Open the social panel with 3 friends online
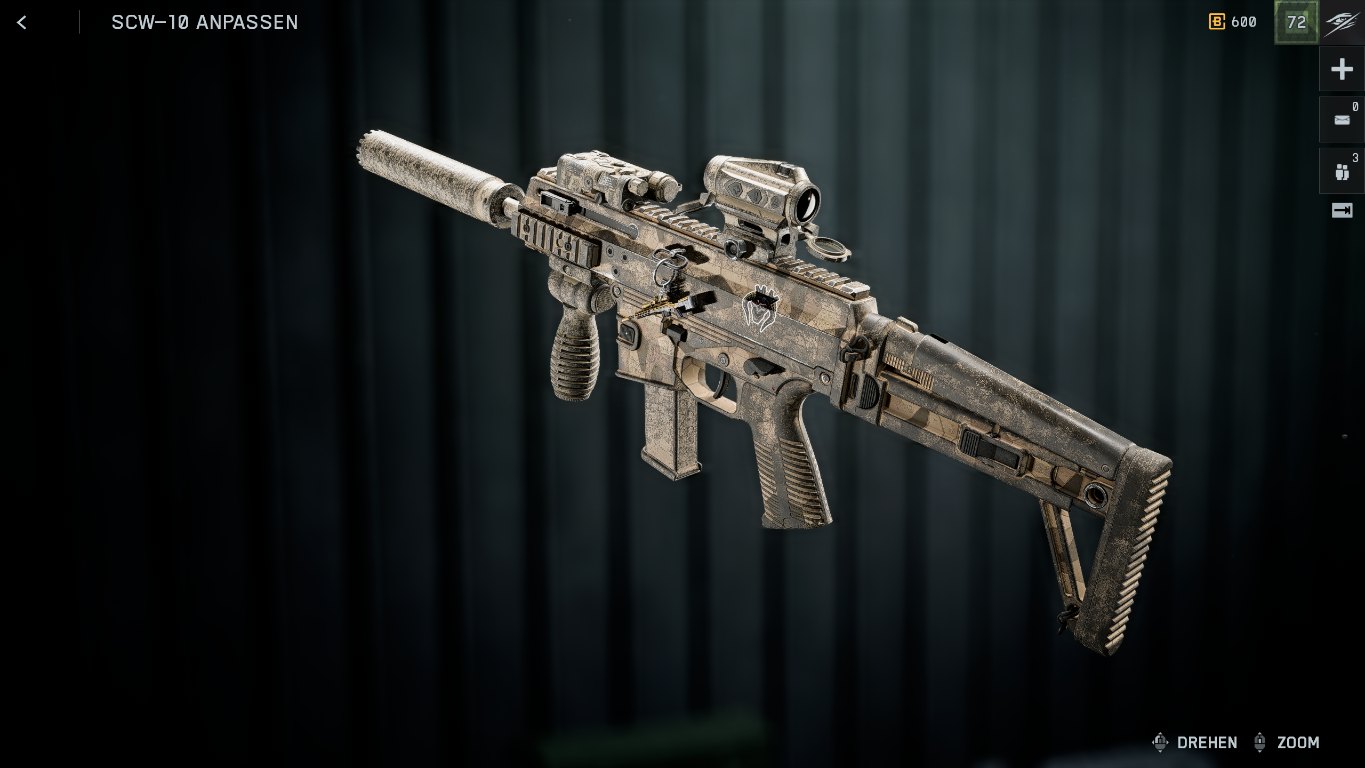The width and height of the screenshot is (1365, 768). (1341, 171)
